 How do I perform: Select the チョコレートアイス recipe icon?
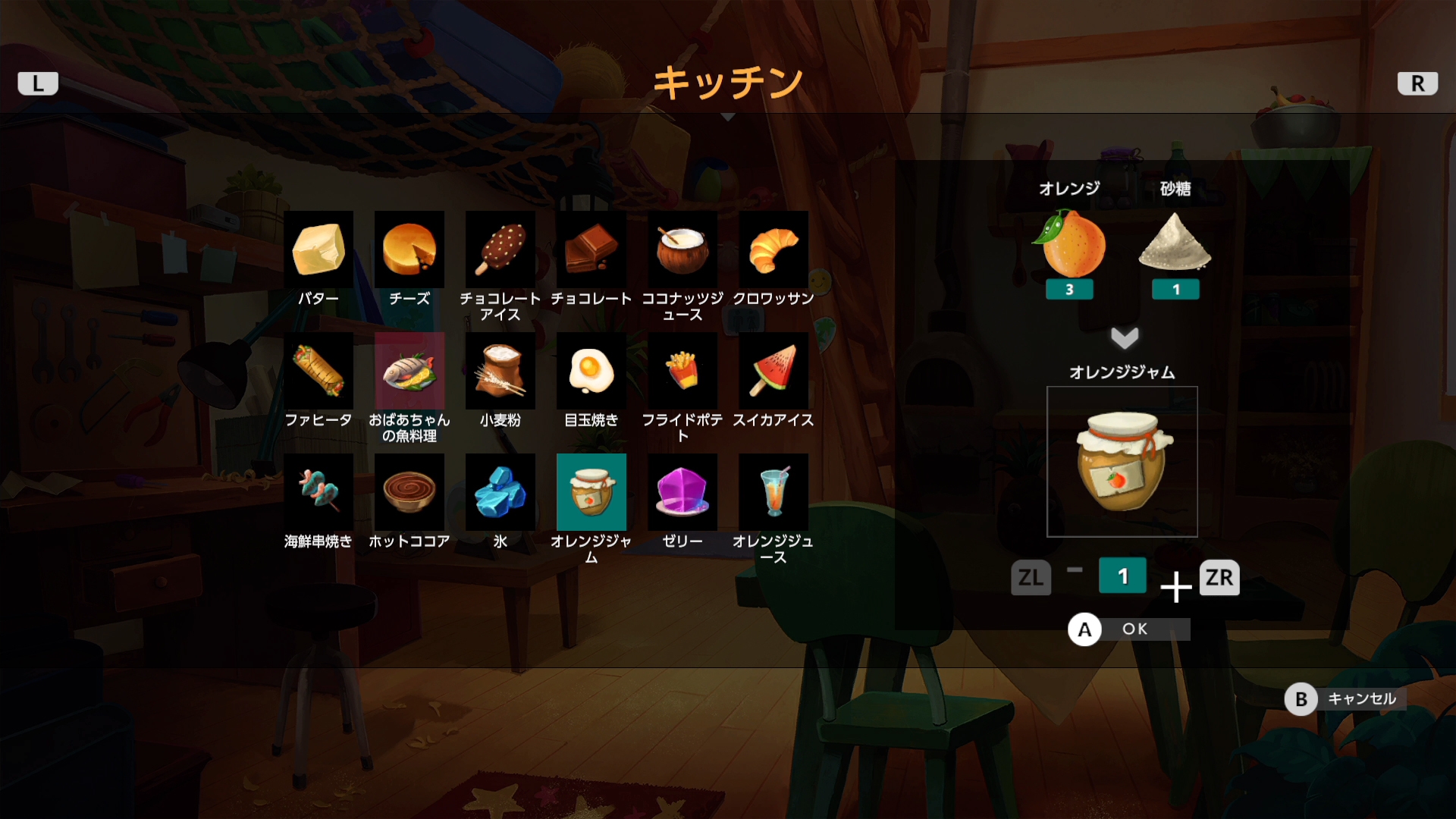[500, 249]
